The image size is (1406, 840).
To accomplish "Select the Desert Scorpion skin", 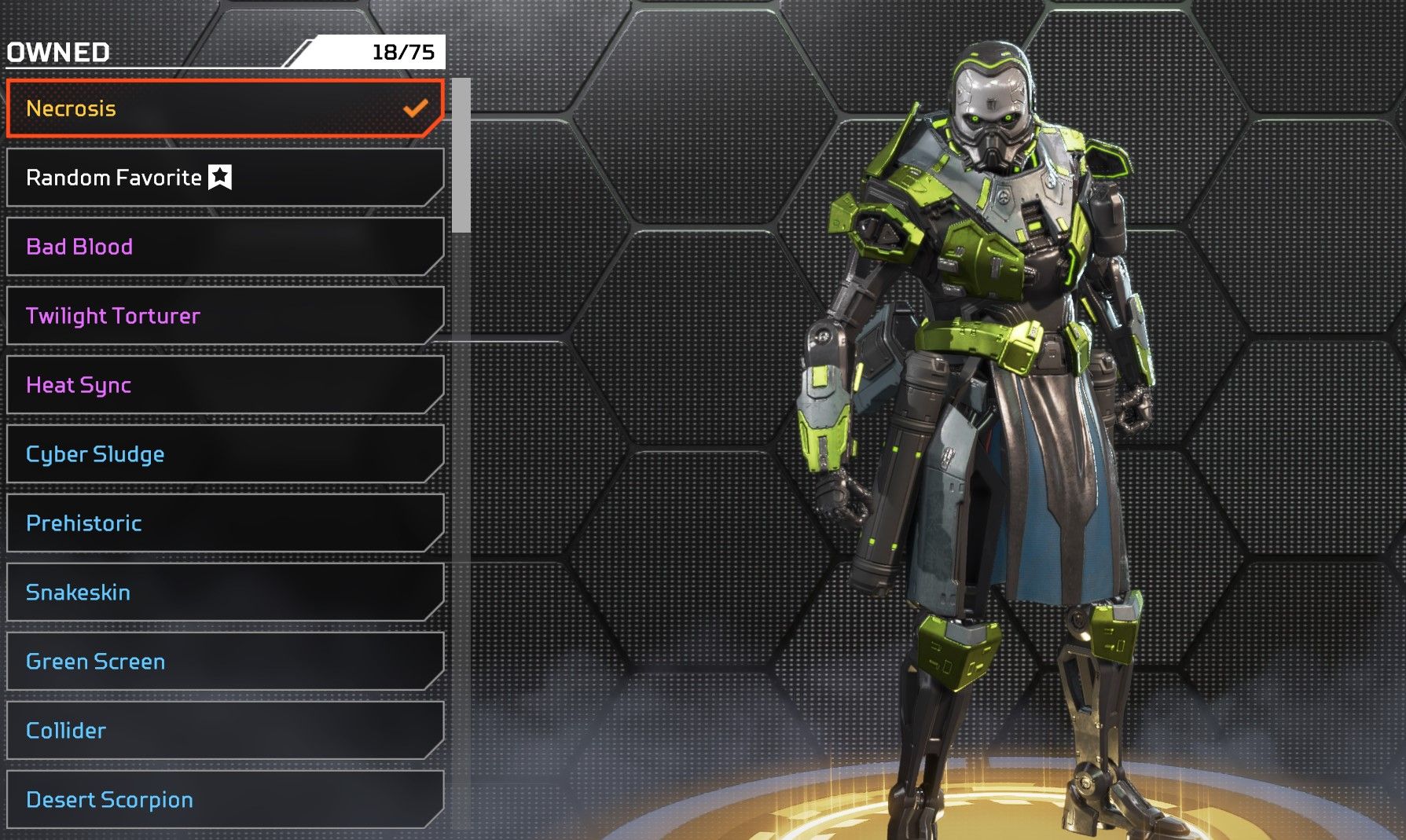I will click(225, 800).
